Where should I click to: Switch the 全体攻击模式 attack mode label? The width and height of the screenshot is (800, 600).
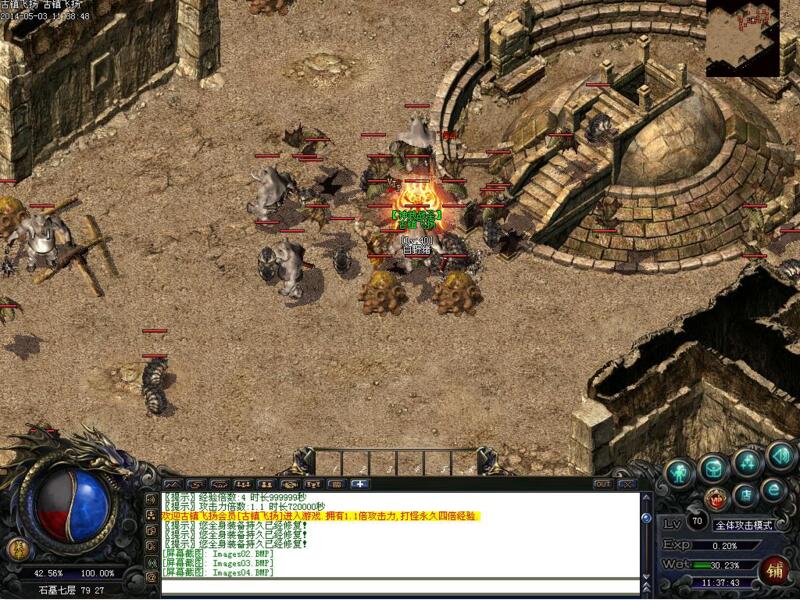tap(745, 524)
